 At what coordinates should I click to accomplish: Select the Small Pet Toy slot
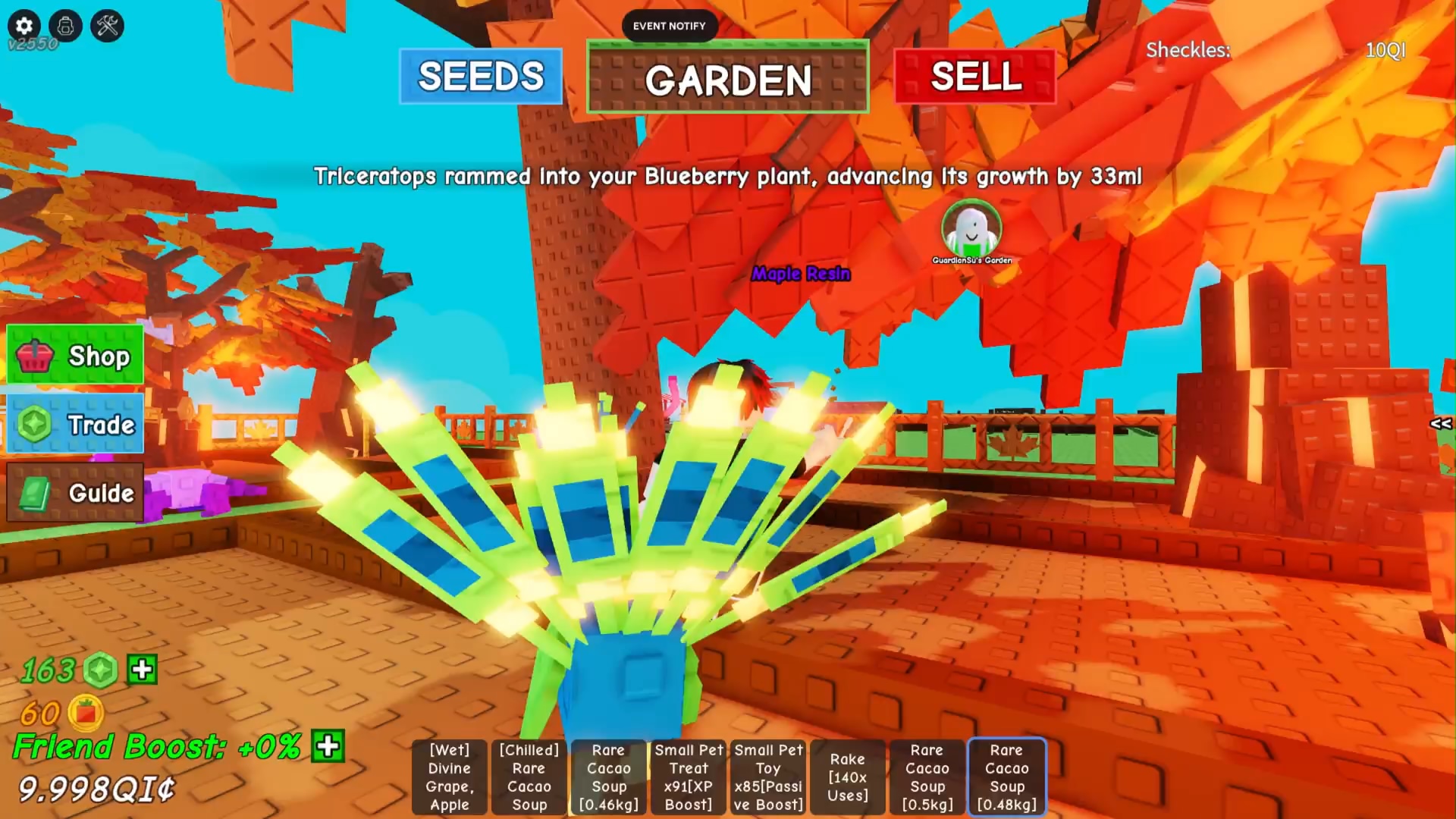click(x=767, y=777)
